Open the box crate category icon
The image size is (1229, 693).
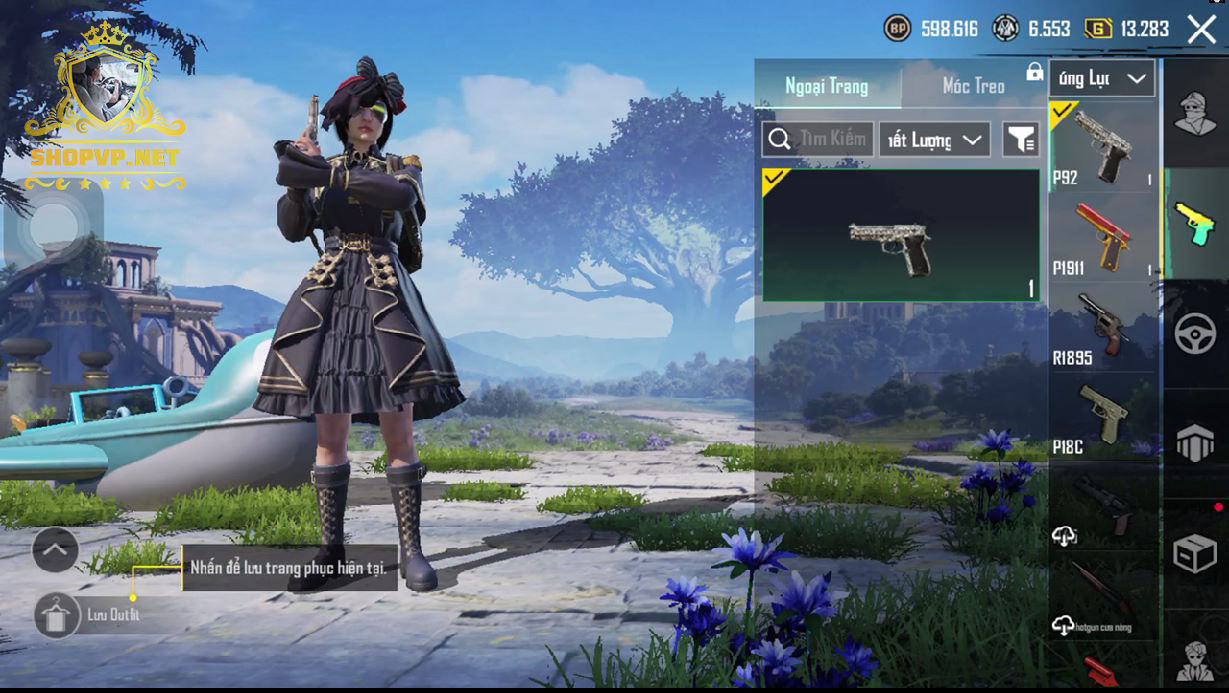(x=1195, y=554)
